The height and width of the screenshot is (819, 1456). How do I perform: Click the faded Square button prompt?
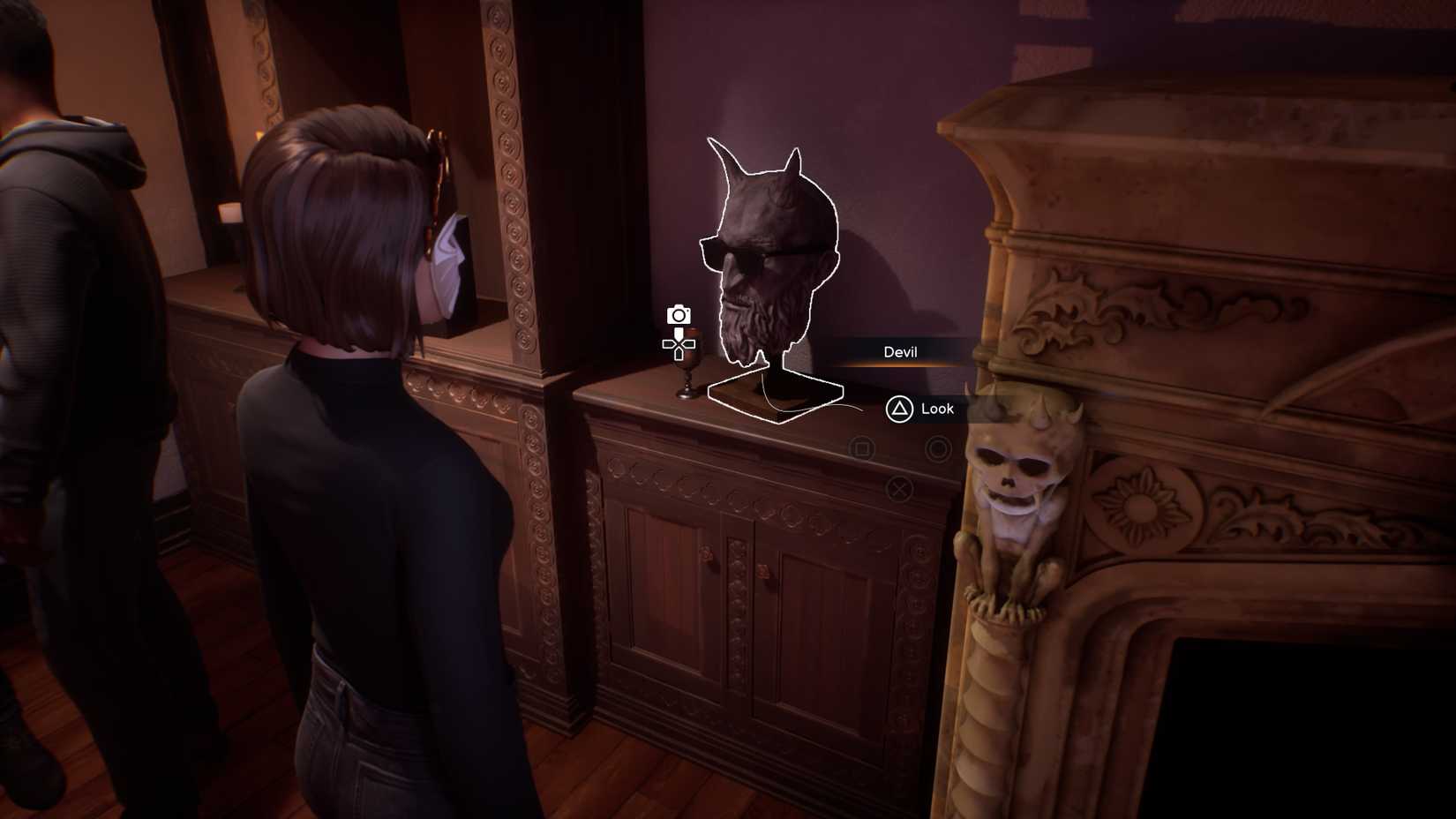[861, 447]
